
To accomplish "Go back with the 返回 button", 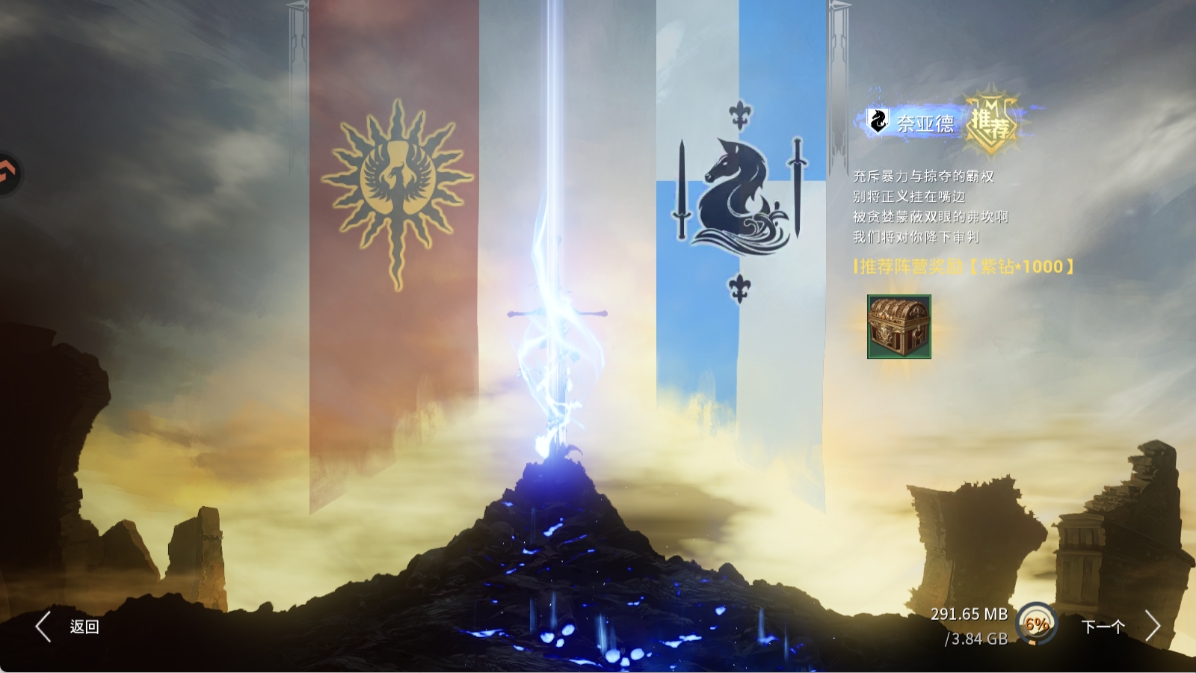I will pyautogui.click(x=68, y=627).
